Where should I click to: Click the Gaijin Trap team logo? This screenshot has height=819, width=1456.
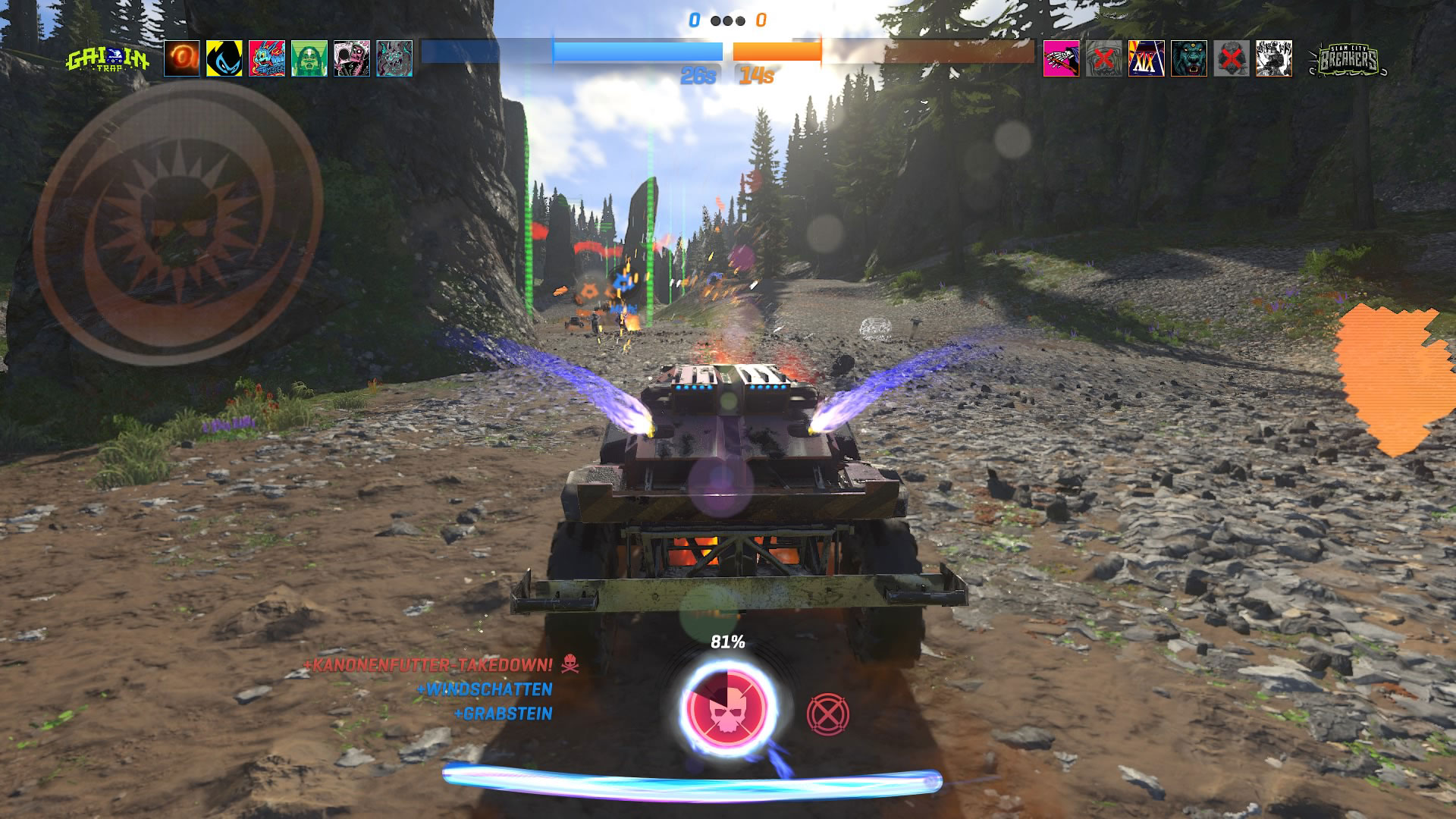pos(108,59)
